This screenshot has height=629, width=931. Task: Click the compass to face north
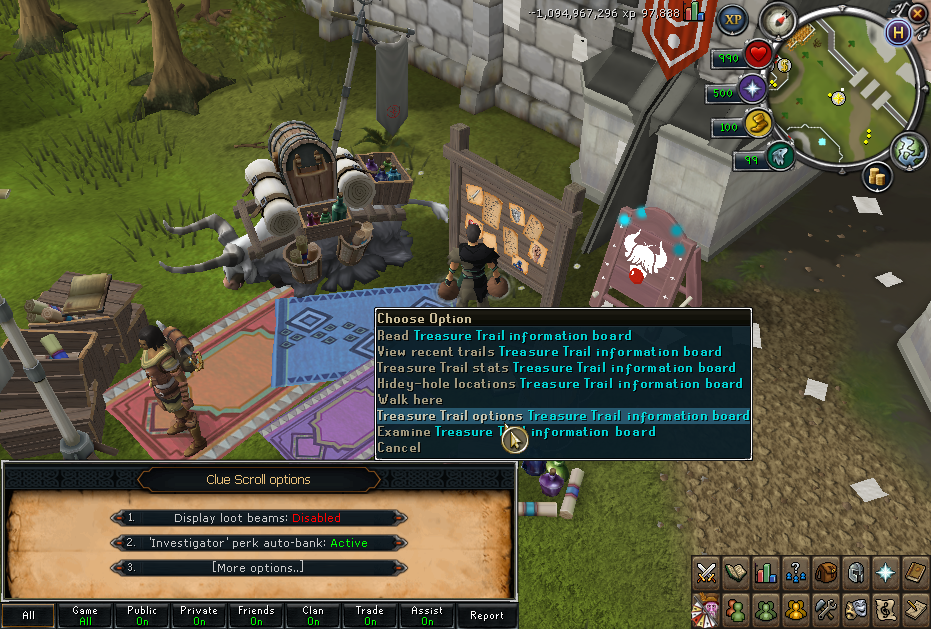click(776, 19)
